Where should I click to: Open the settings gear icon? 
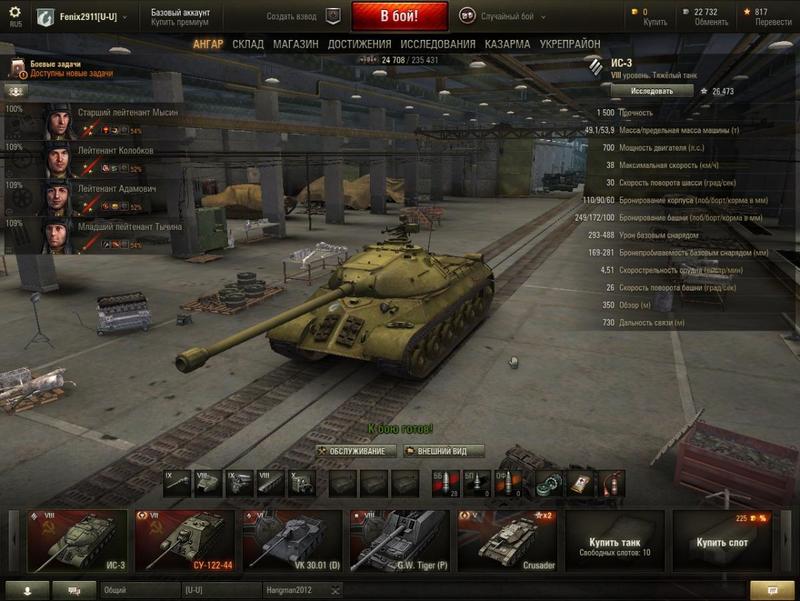click(14, 13)
